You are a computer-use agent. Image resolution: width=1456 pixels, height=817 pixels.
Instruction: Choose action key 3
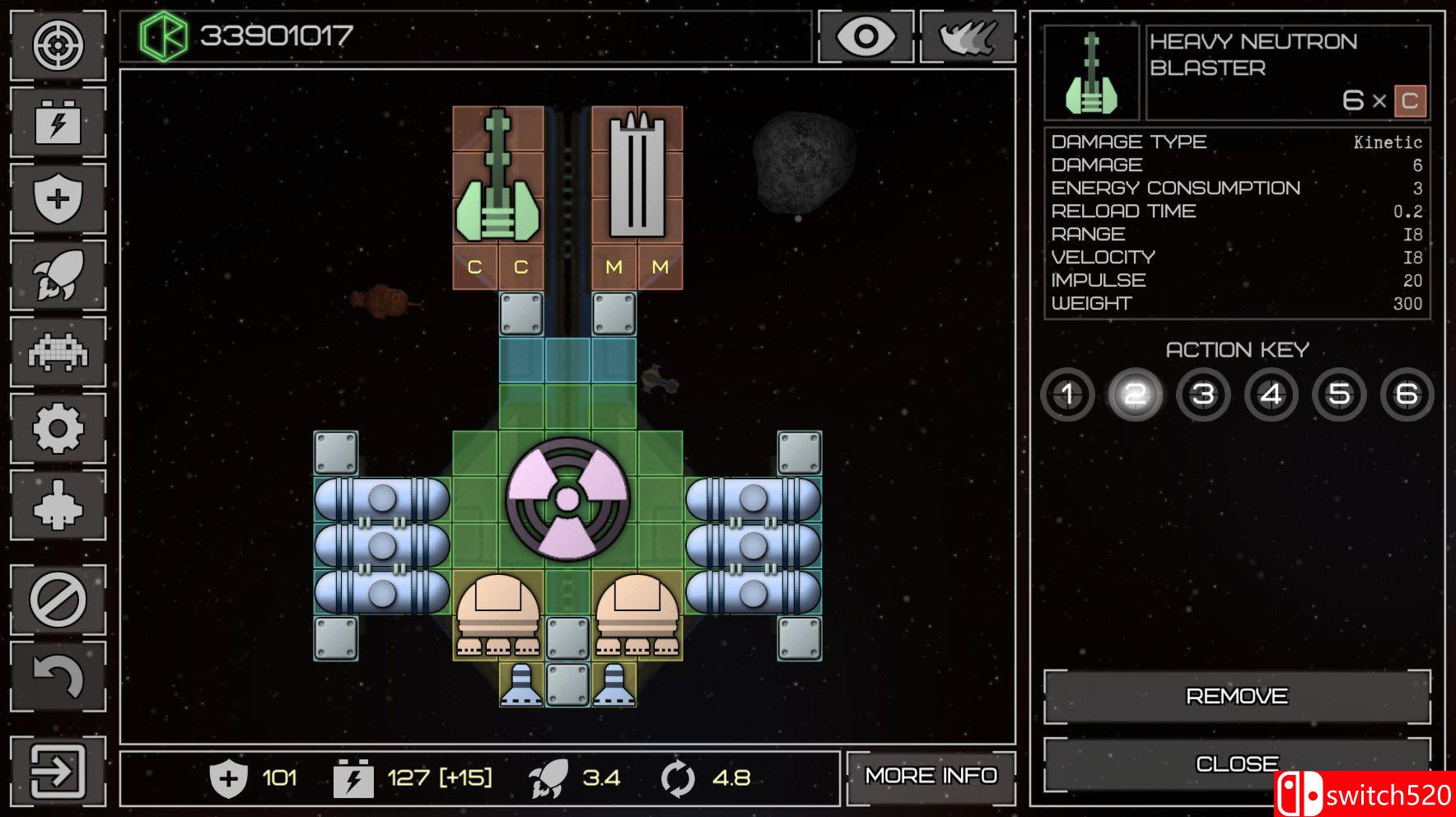pyautogui.click(x=1203, y=394)
